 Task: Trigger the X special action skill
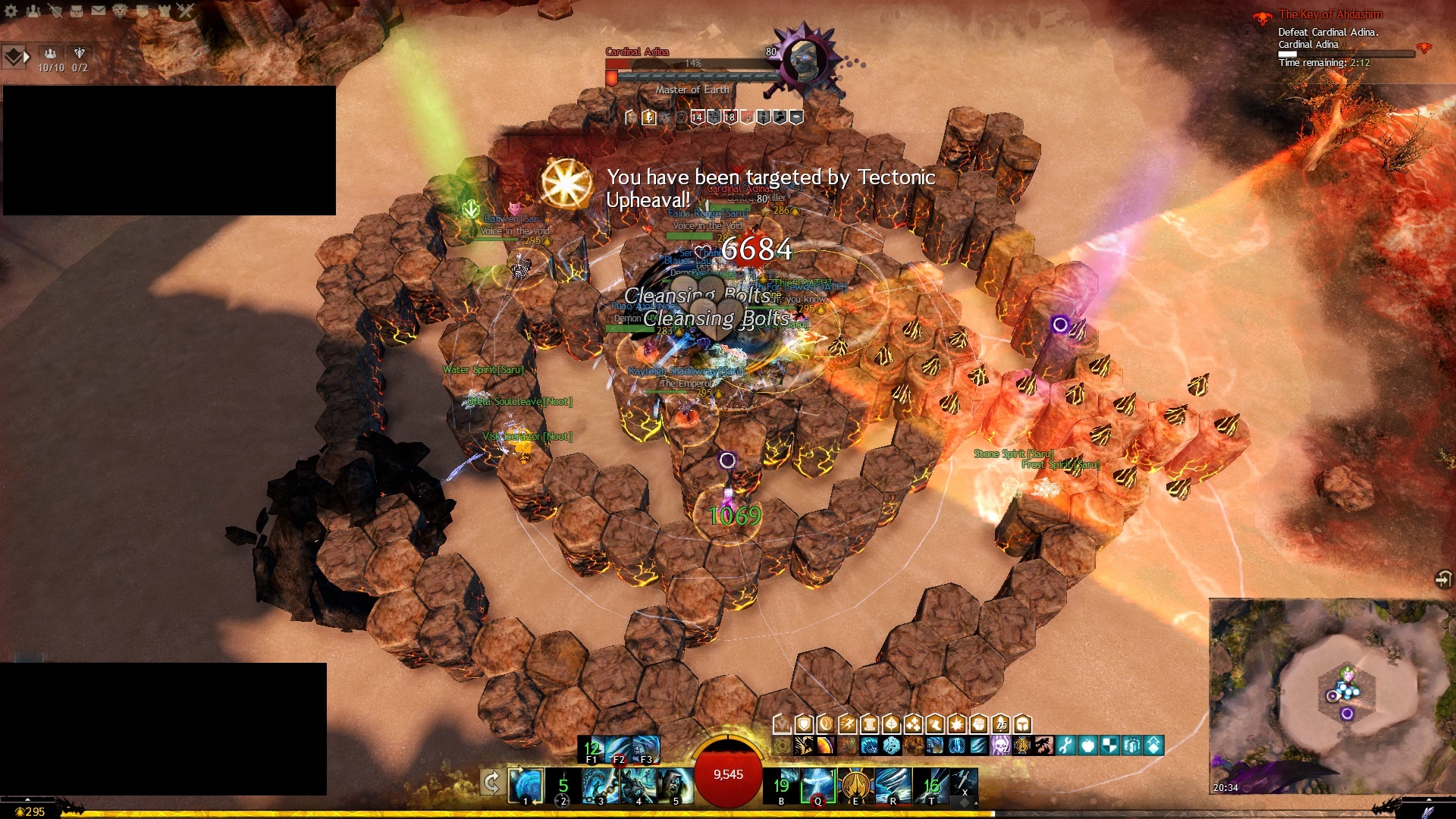click(x=964, y=783)
